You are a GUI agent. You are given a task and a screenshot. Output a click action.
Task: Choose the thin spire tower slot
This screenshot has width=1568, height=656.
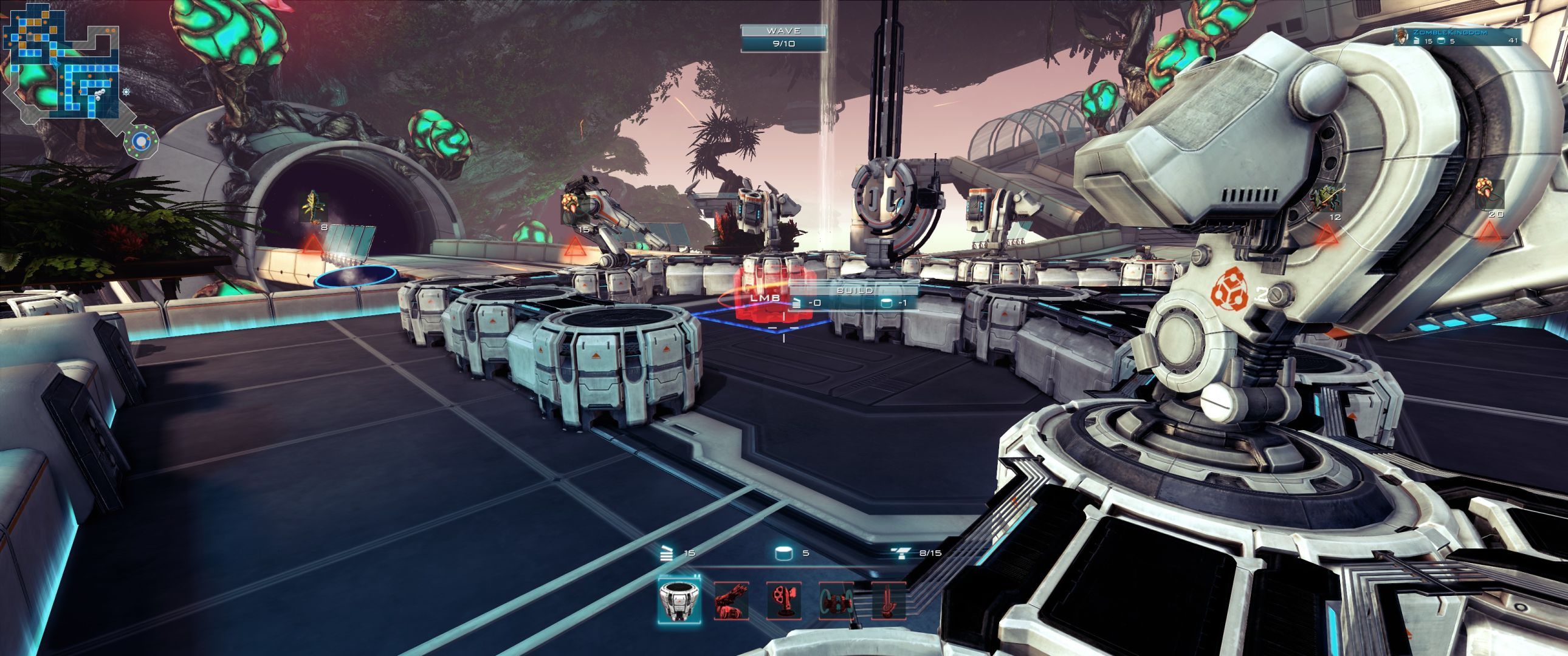[x=887, y=600]
